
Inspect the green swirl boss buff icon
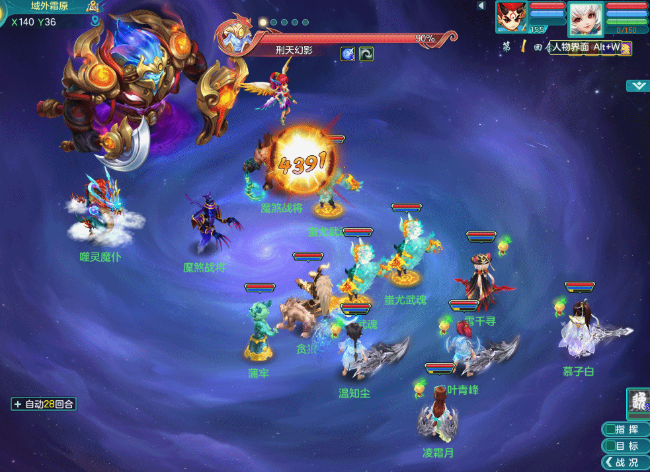(x=367, y=54)
